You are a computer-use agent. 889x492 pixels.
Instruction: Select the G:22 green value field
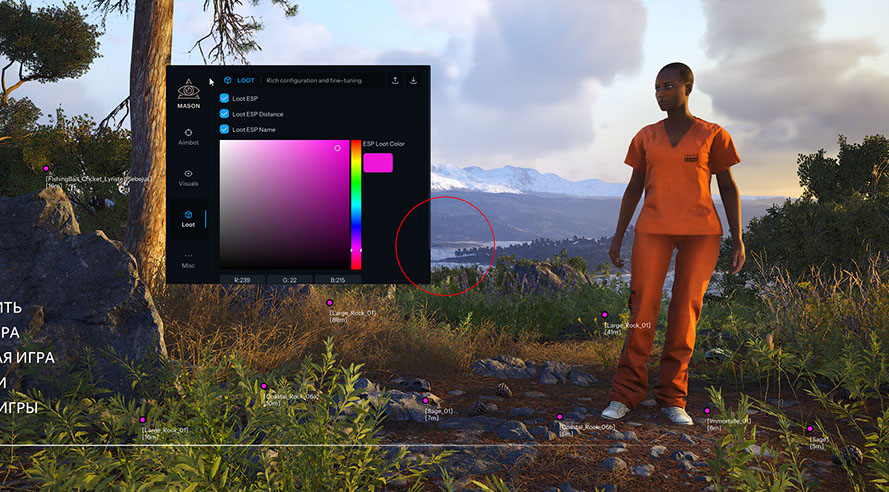click(x=290, y=279)
